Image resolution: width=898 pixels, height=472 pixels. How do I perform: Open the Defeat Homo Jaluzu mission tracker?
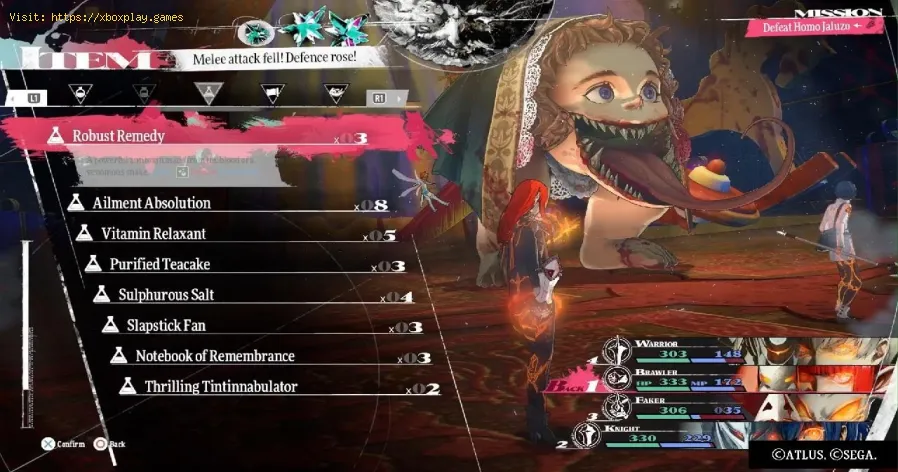pos(814,24)
